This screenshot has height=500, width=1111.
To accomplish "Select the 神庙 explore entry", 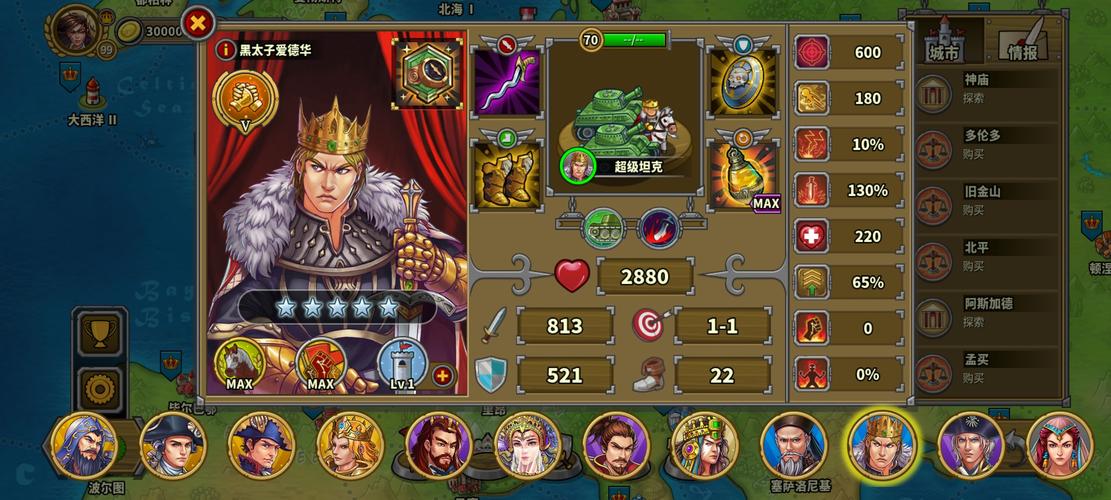I will pyautogui.click(x=985, y=89).
